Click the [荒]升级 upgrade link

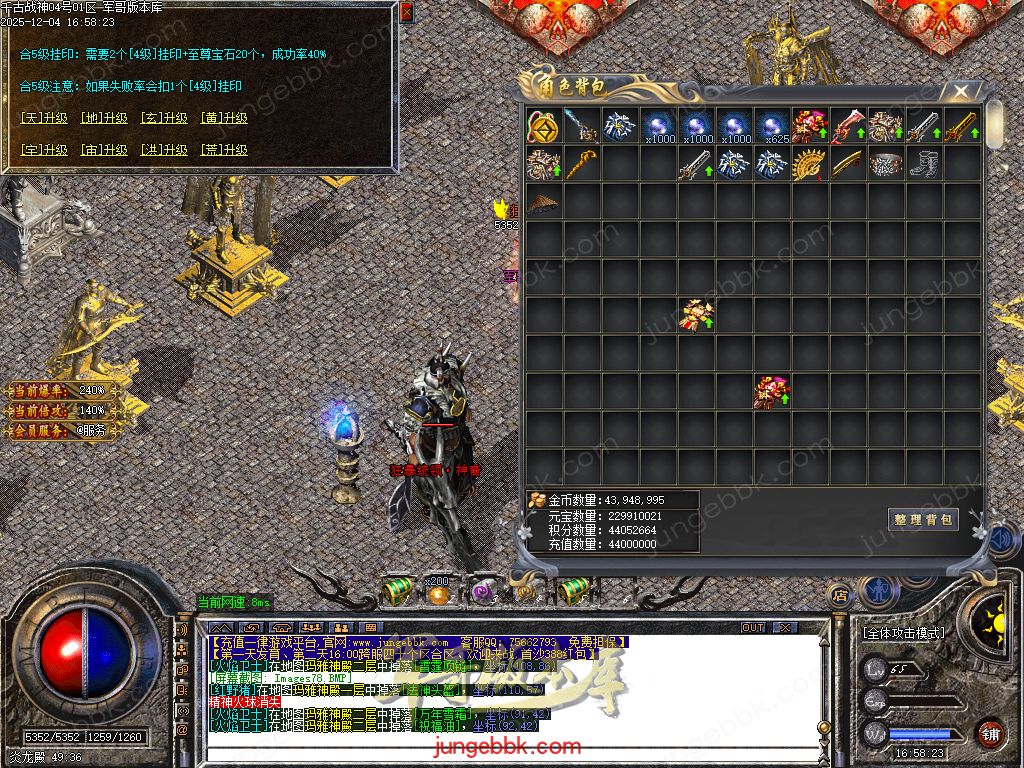tap(224, 150)
